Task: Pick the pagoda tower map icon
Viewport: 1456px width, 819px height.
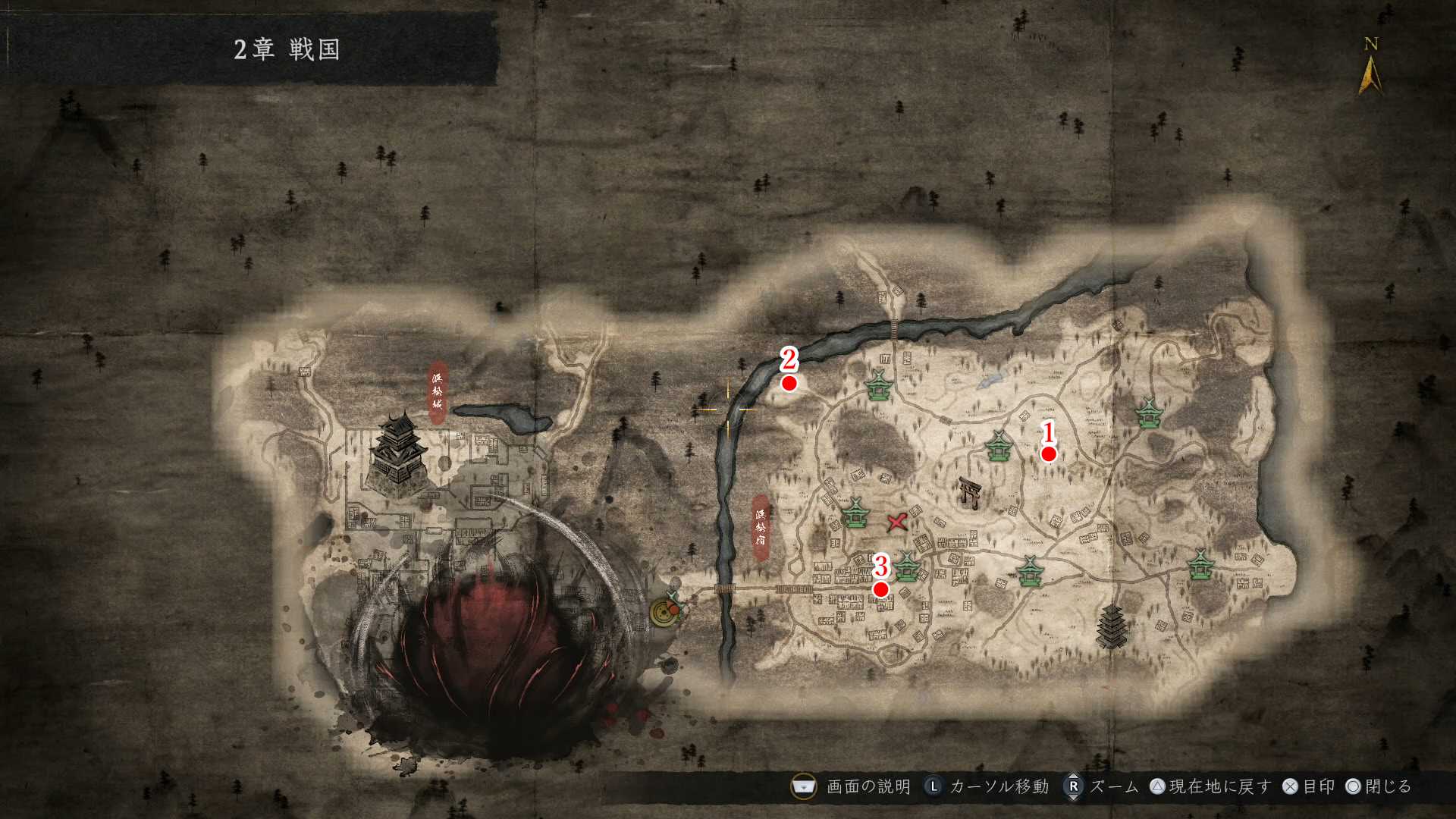Action: pos(1111,626)
